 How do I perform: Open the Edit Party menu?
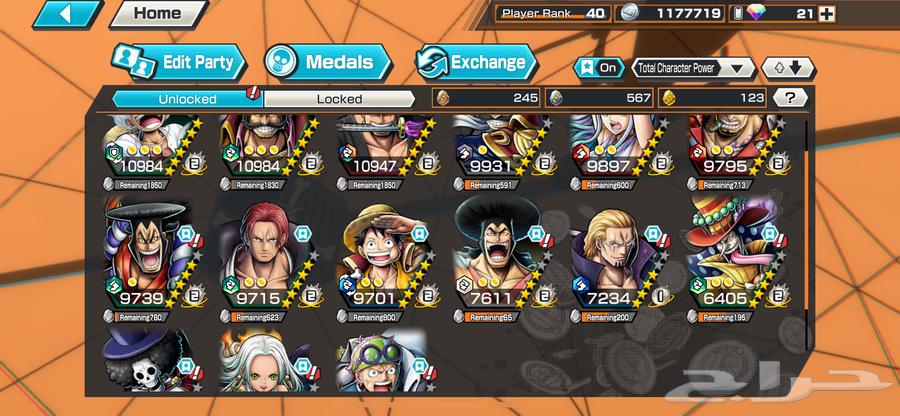click(x=178, y=63)
